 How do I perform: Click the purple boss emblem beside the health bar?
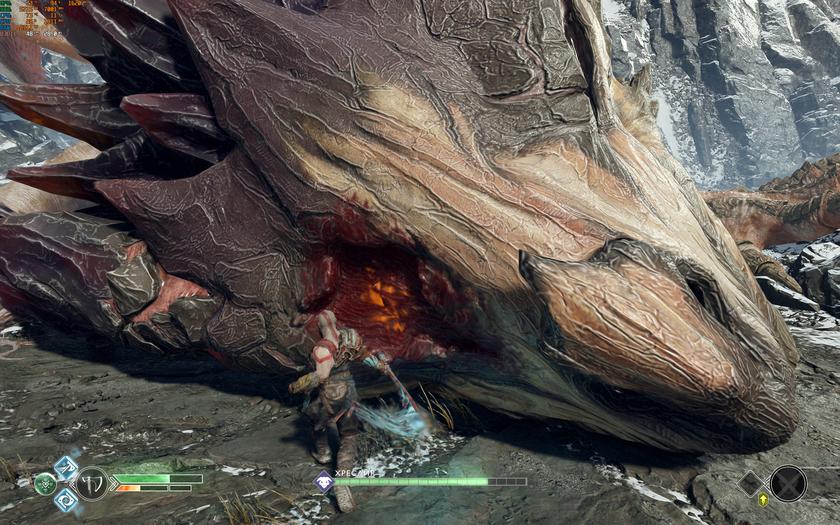(x=323, y=481)
